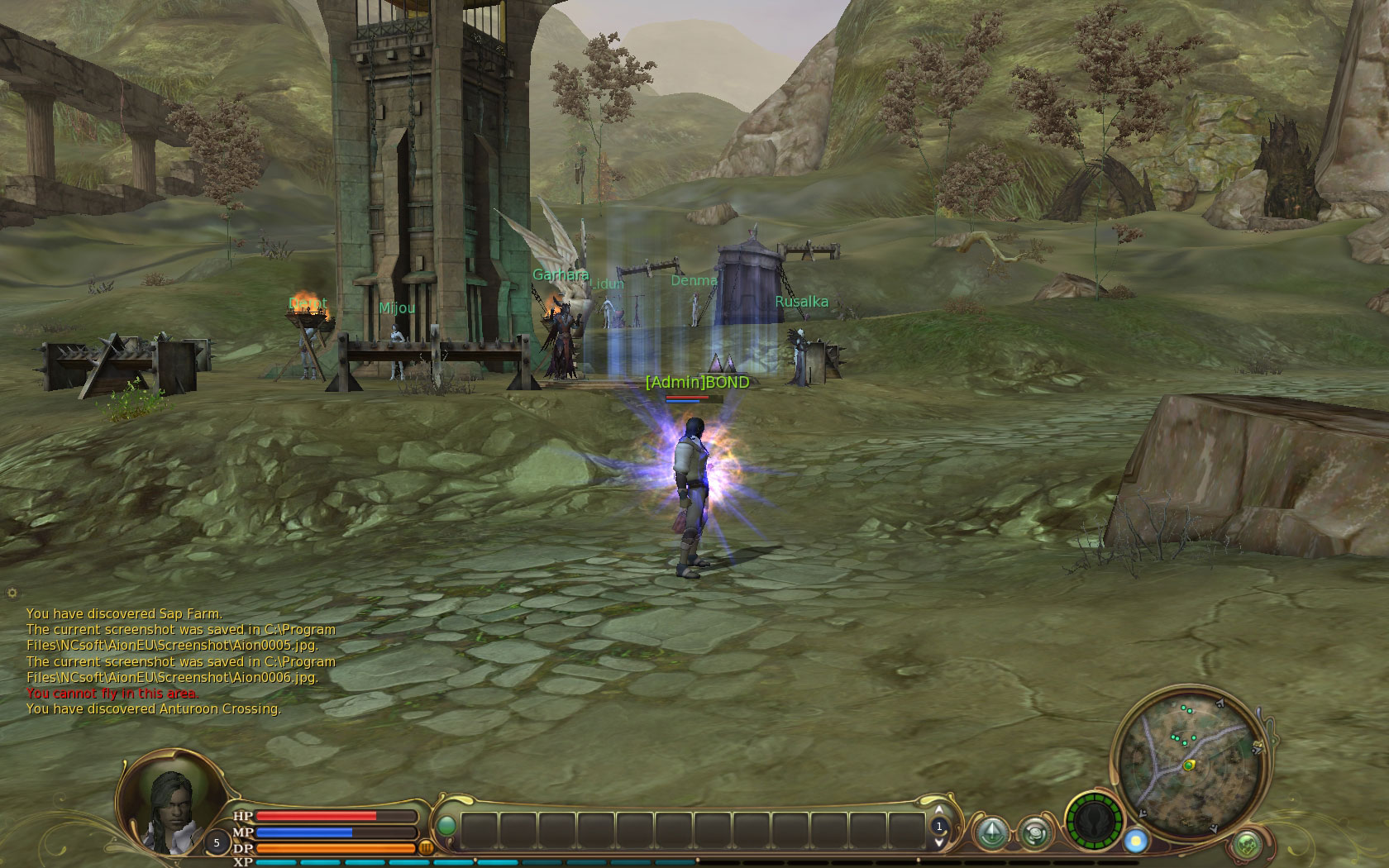Click the chat log message area

(180, 661)
